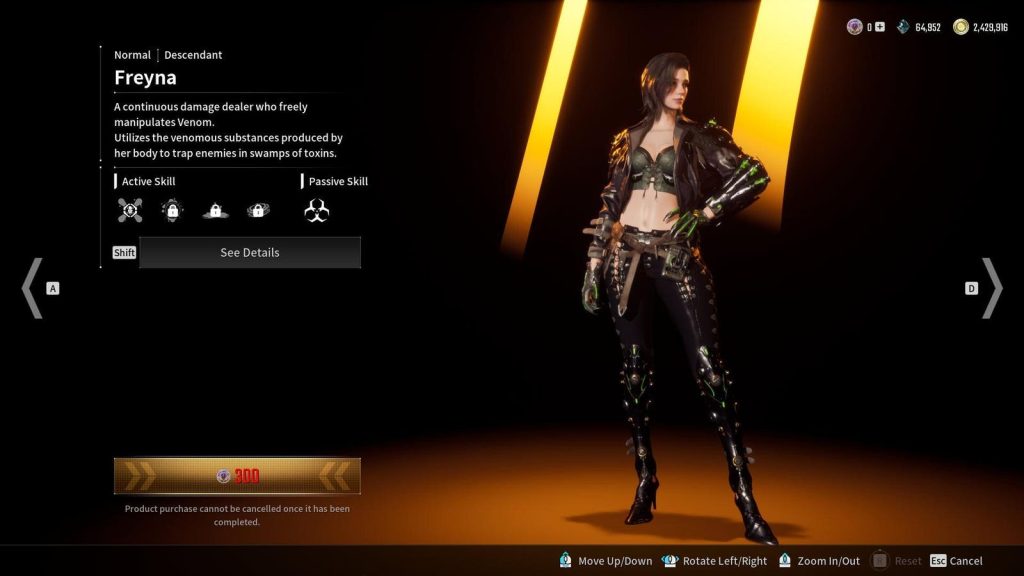
Task: Add premium currency with the plus button
Action: click(x=880, y=27)
